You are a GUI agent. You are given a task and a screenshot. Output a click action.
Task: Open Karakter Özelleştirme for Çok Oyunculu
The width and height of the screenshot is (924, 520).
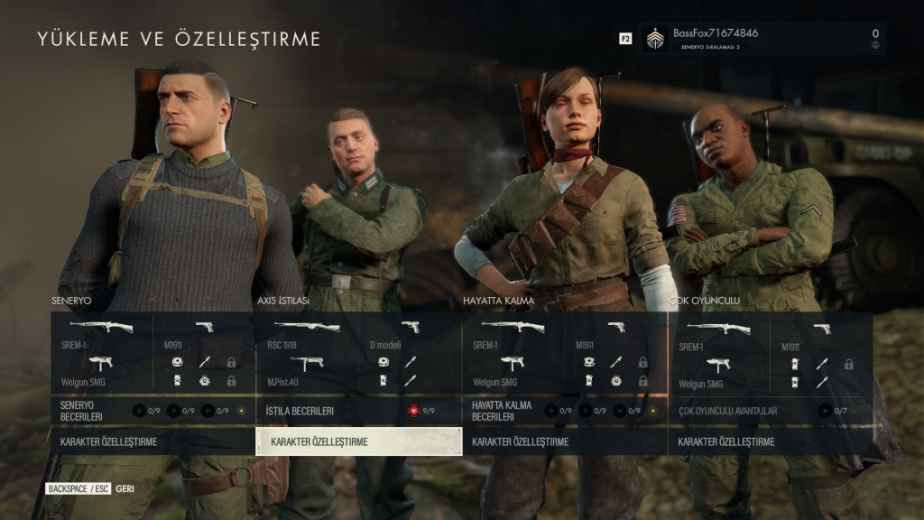pos(771,441)
